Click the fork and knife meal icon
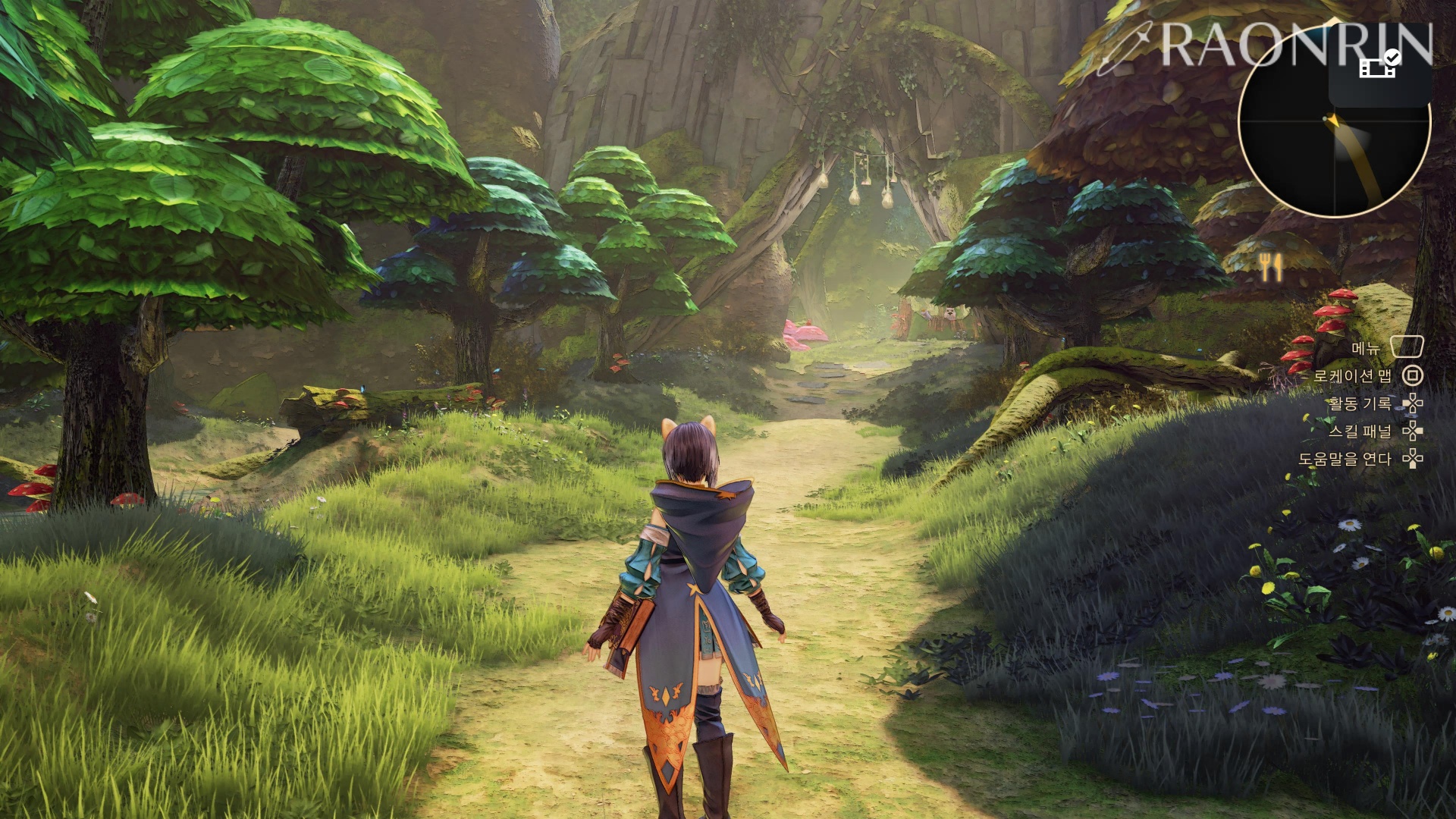Screen dimensions: 1456x819 [x=1270, y=267]
